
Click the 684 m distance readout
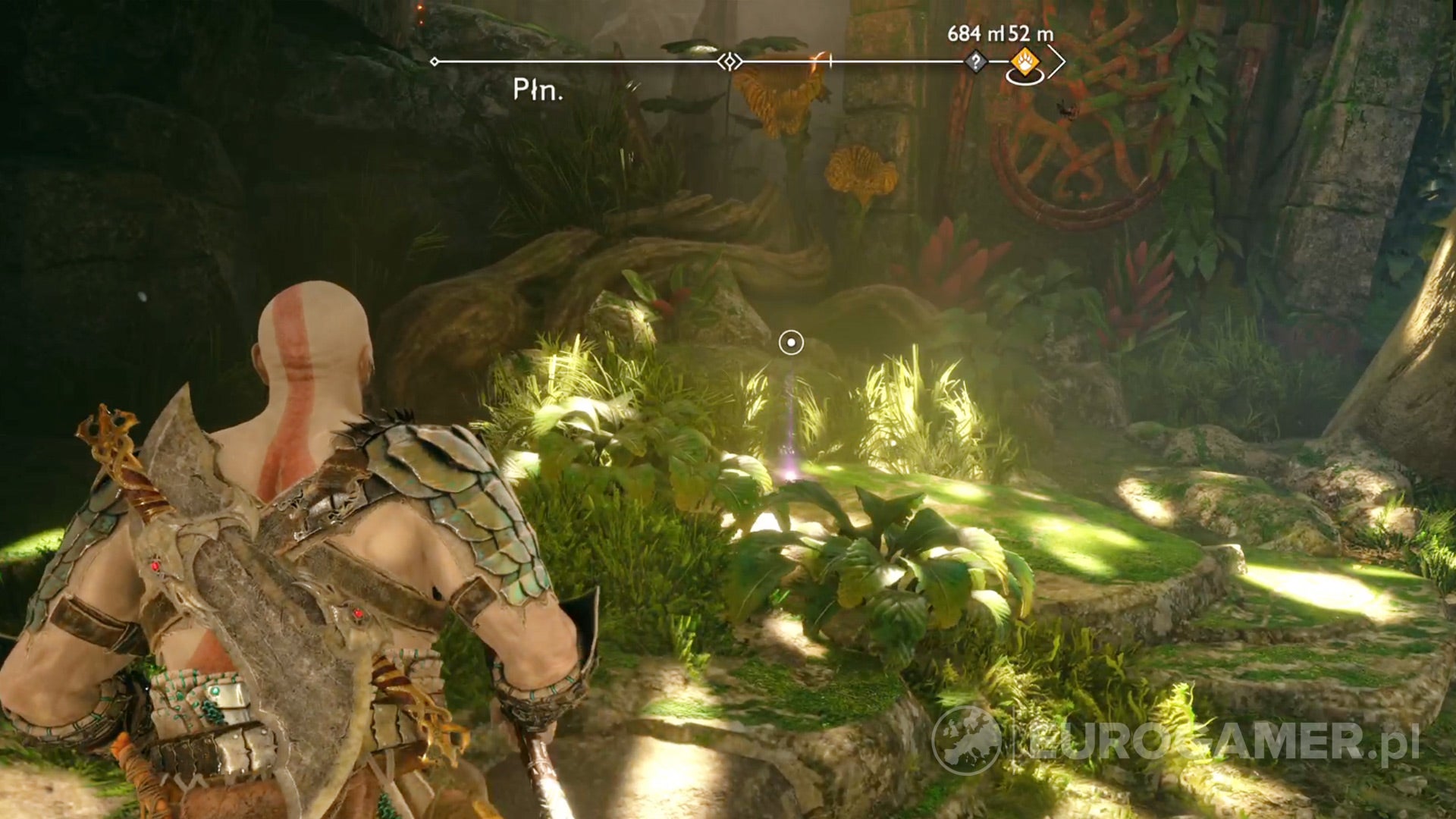coord(976,34)
